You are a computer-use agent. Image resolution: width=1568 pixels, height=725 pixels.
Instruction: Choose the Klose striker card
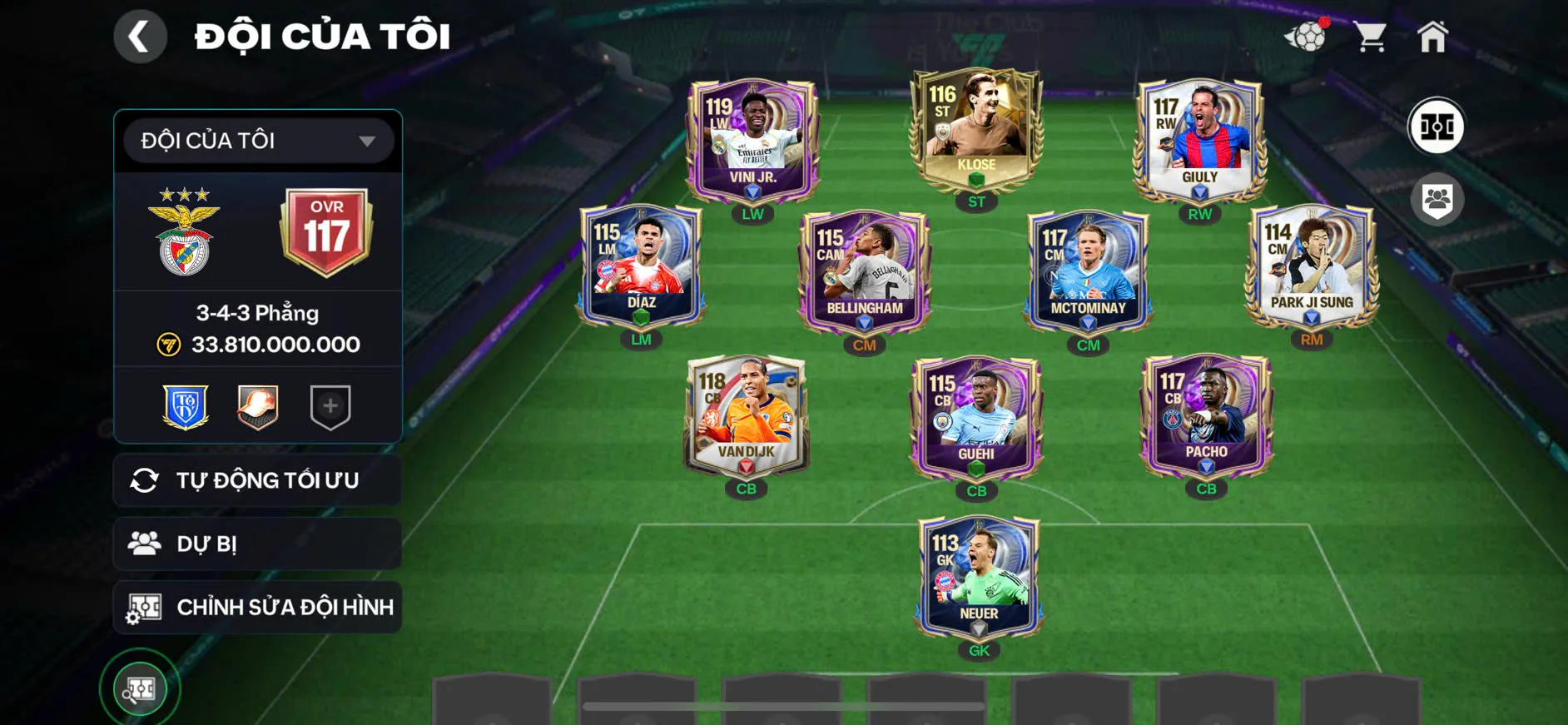pos(975,129)
